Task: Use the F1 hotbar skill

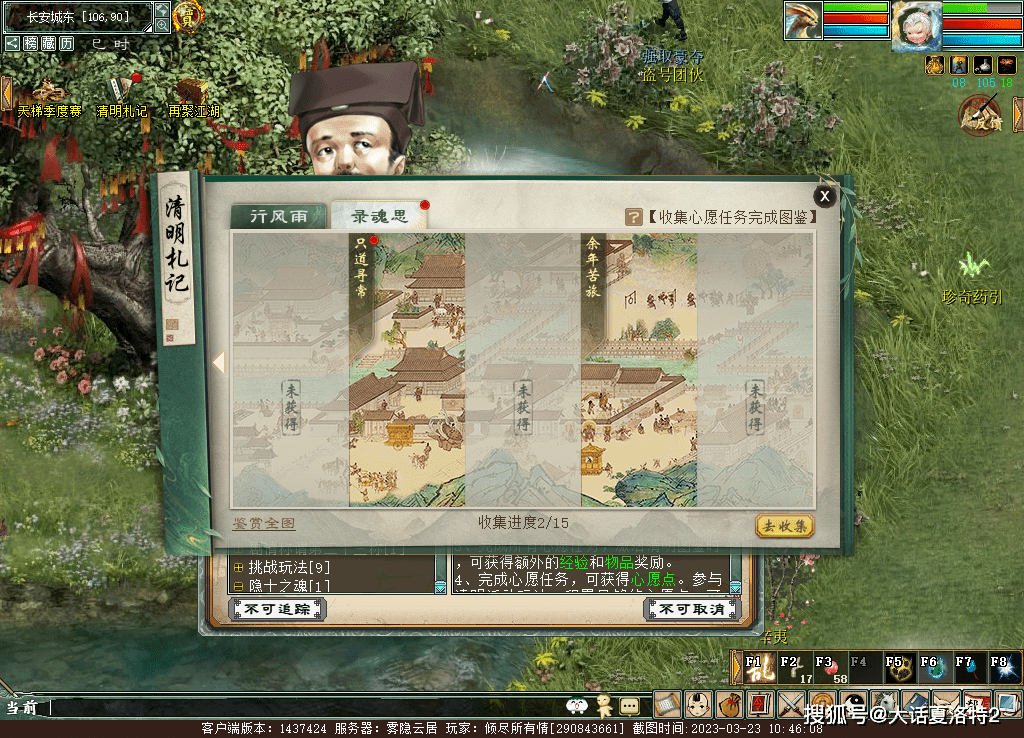Action: 755,668
